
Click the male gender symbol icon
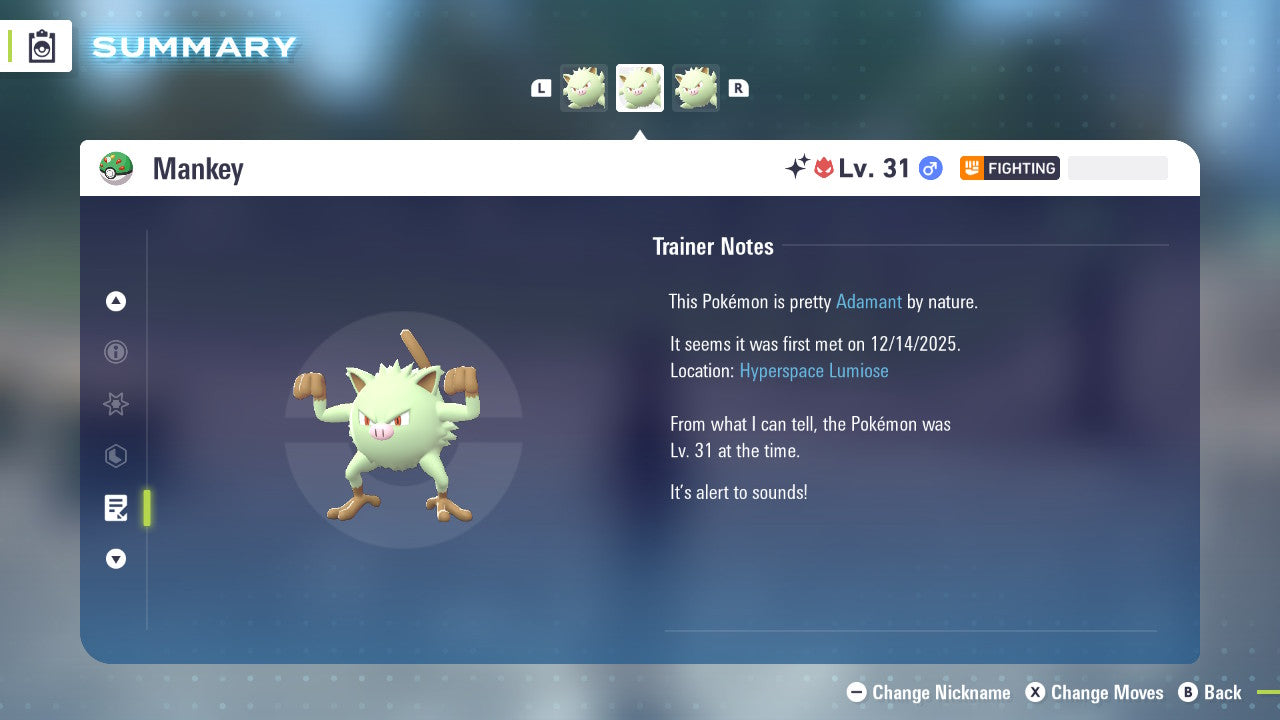point(929,168)
